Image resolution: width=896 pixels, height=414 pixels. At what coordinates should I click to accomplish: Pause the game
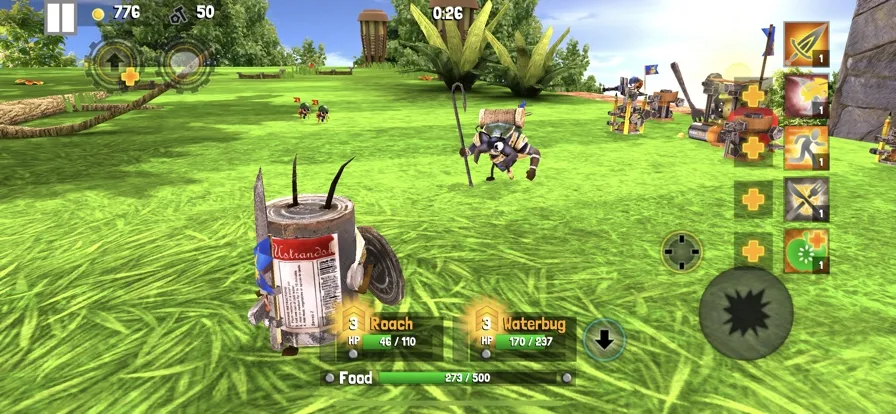pyautogui.click(x=60, y=16)
